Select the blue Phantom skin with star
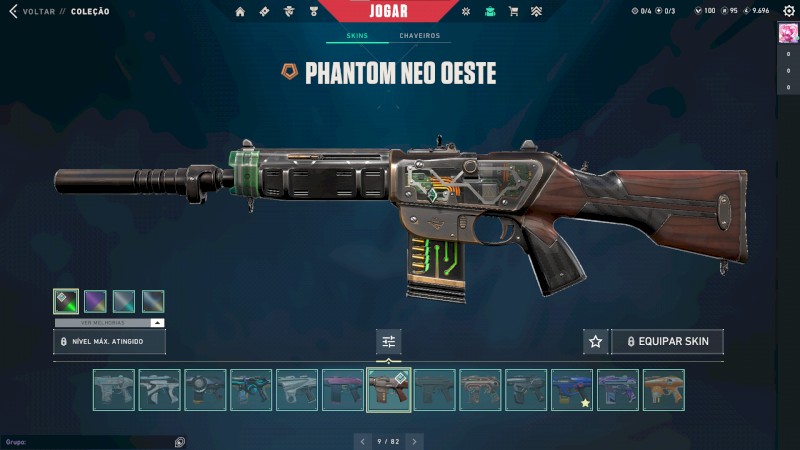 (572, 390)
